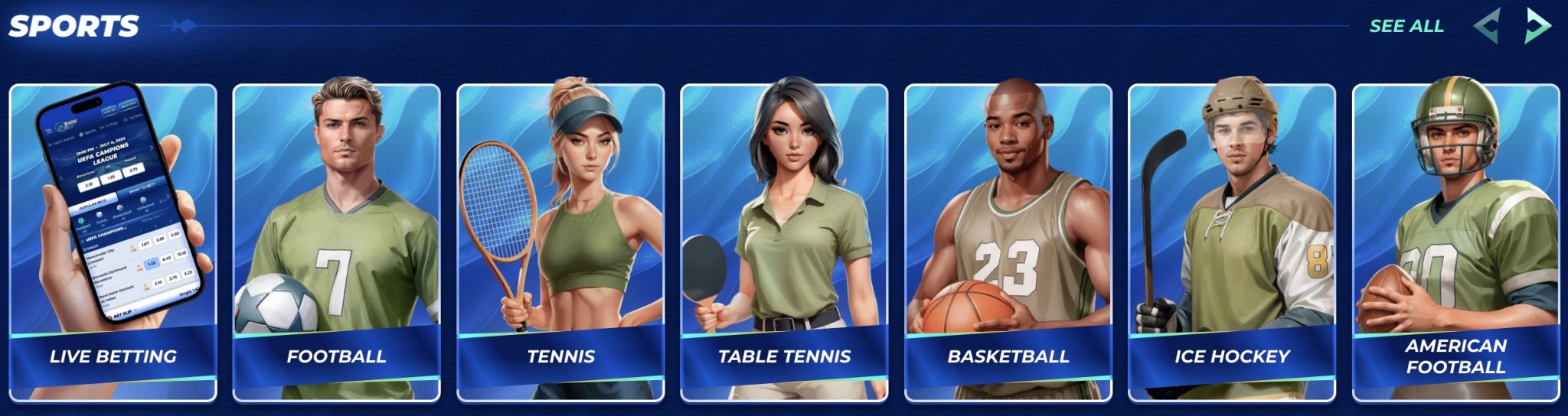Show next sports with right arrow

1537,26
